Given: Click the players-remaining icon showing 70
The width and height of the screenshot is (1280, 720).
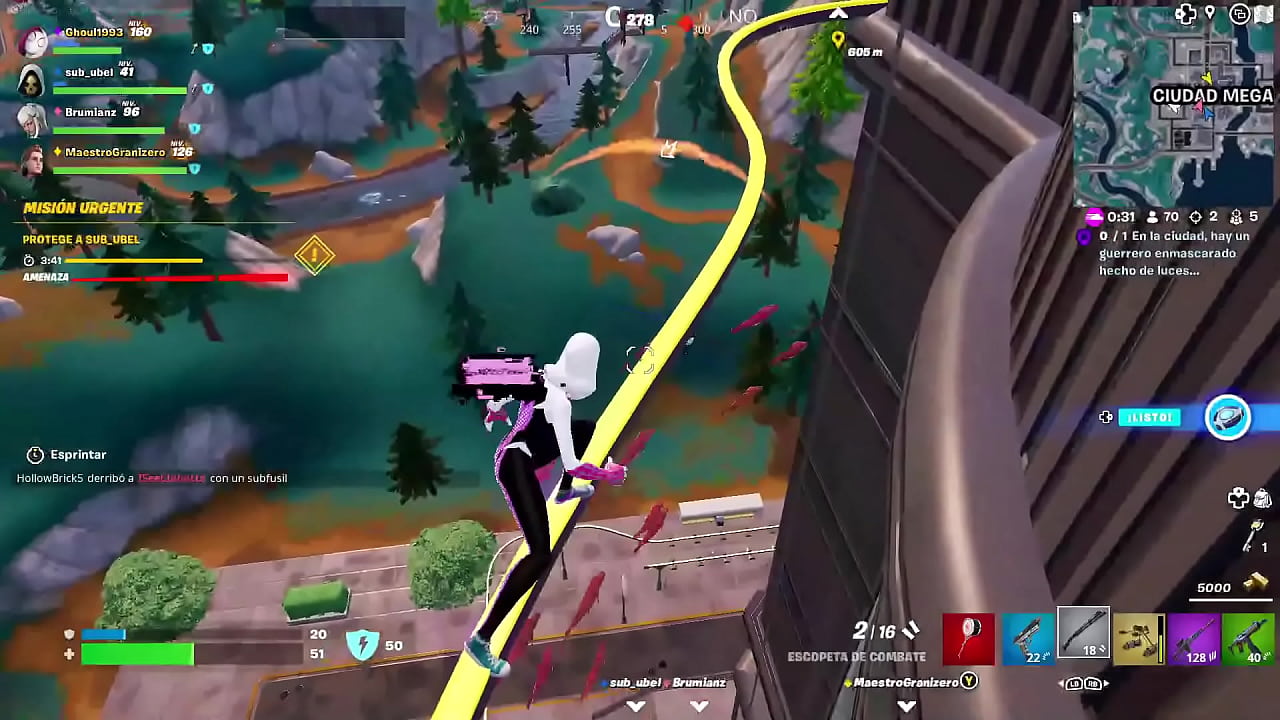Looking at the screenshot, I should pyautogui.click(x=1152, y=216).
